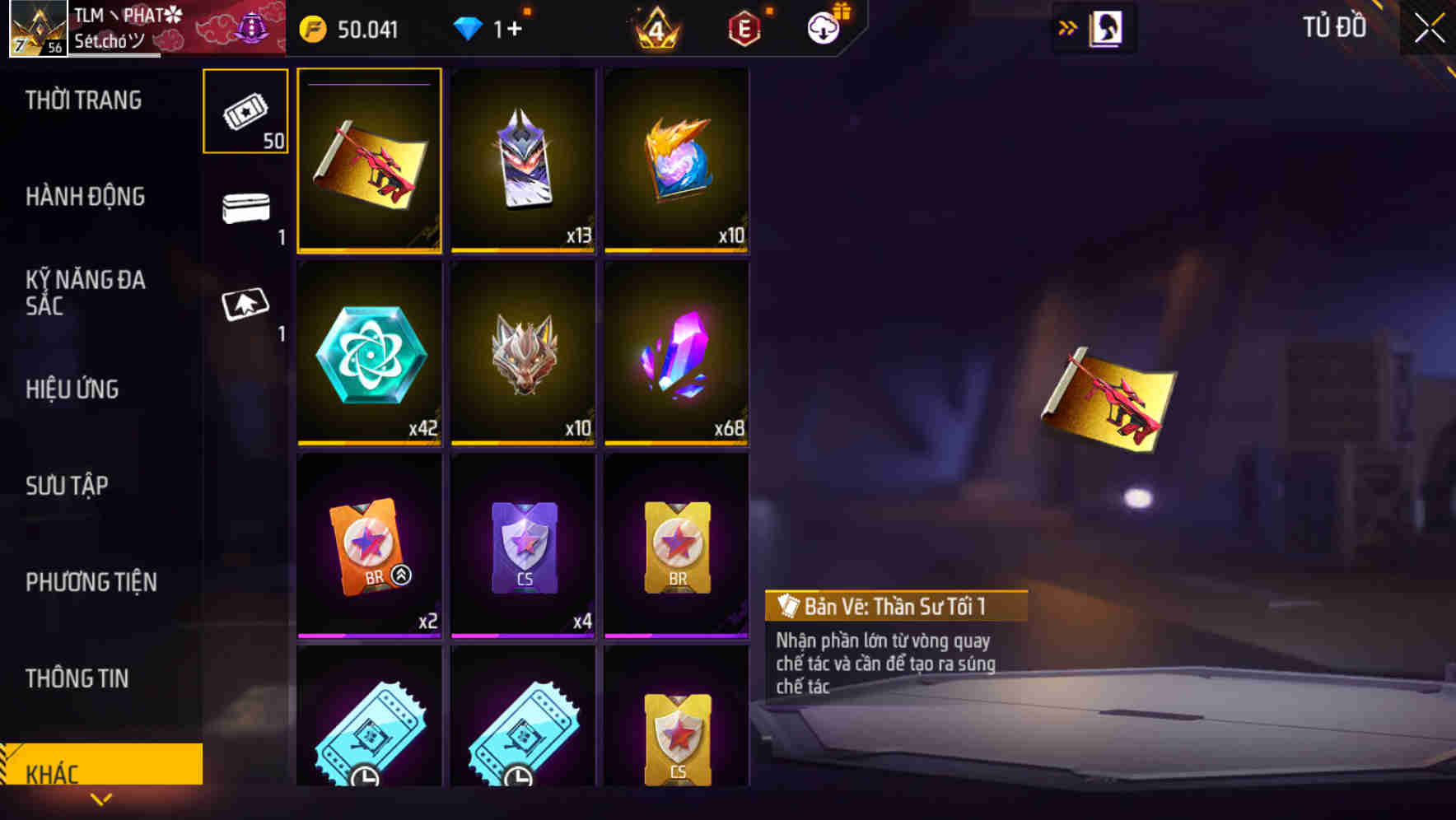Switch to the THỜI TRANG tab
The image size is (1456, 820).
coord(82,100)
